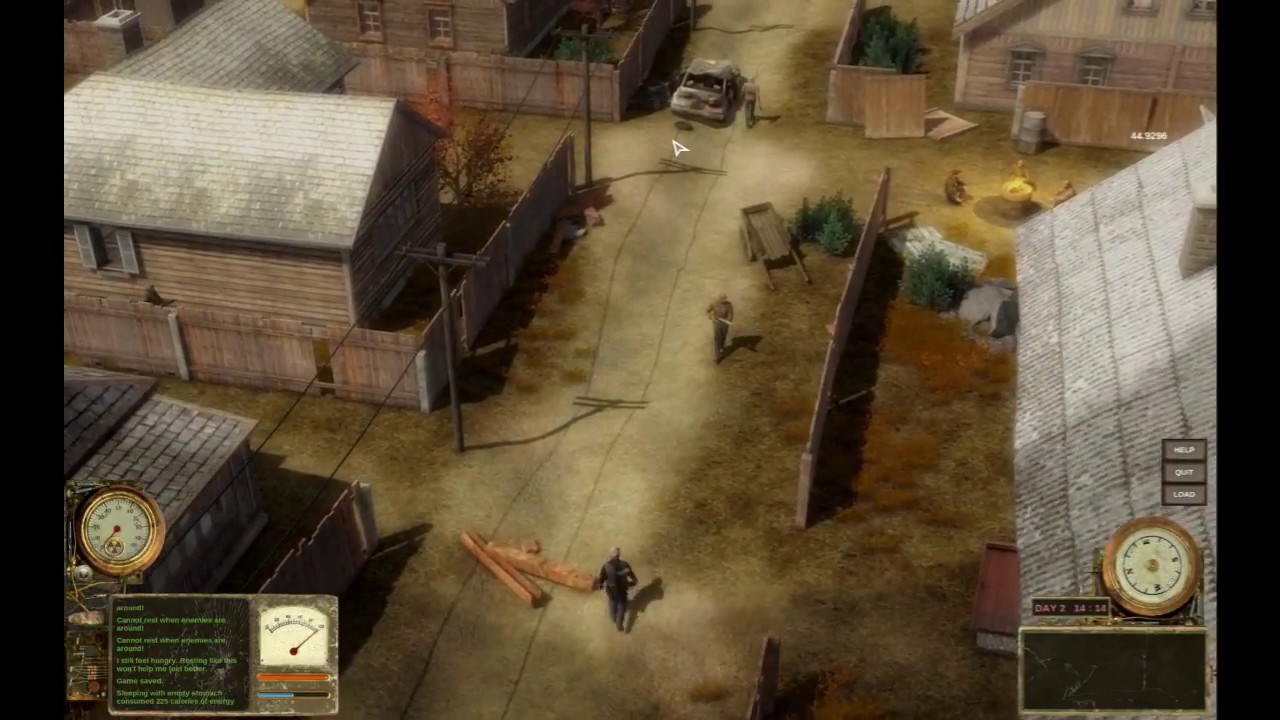Image resolution: width=1280 pixels, height=720 pixels.
Task: Click the brass compass dial
Action: 1151,565
